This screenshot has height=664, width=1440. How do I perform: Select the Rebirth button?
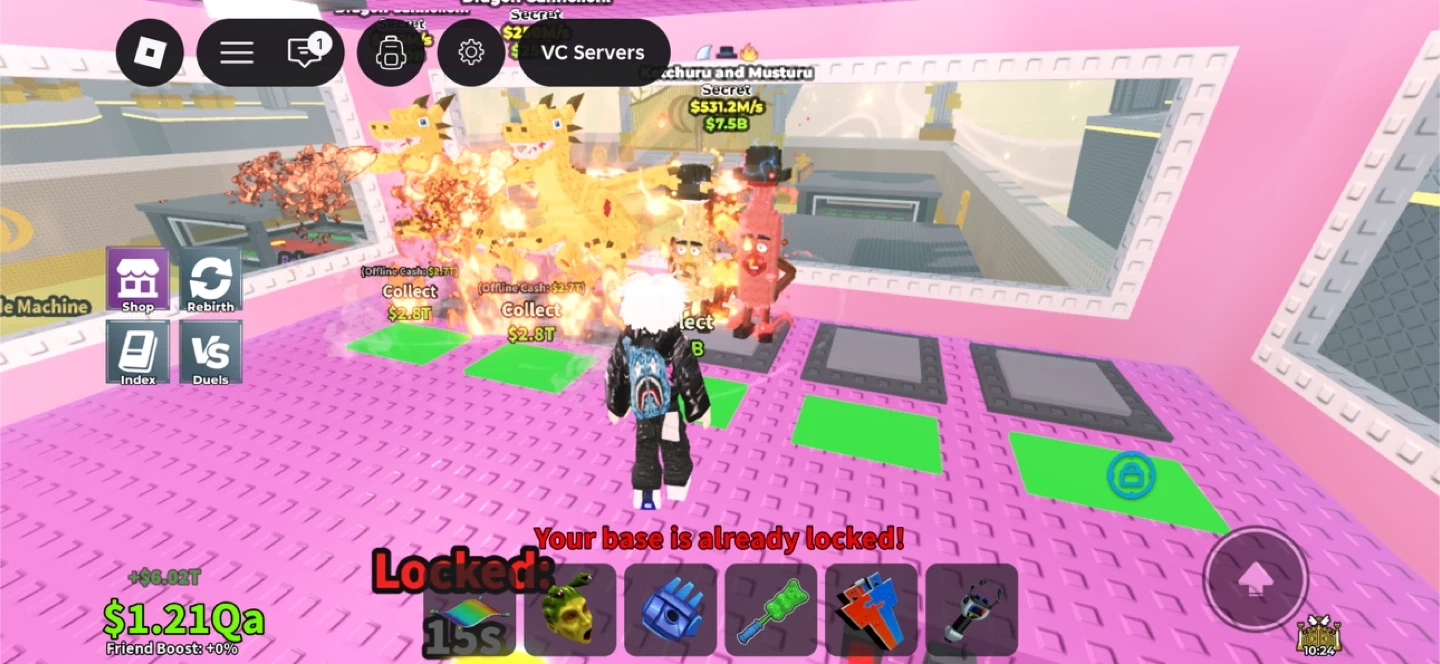(210, 281)
